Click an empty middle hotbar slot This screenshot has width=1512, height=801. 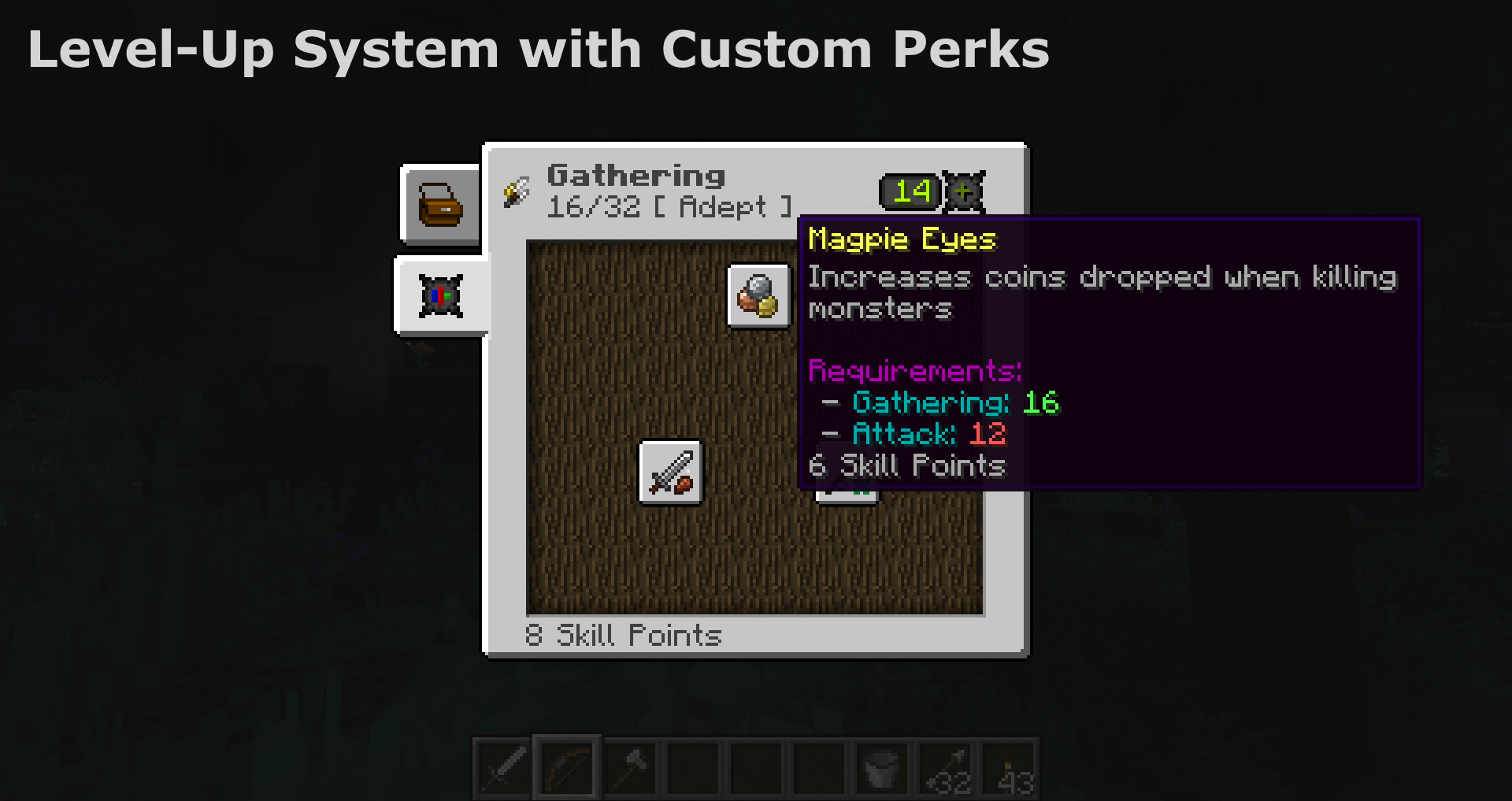[754, 768]
